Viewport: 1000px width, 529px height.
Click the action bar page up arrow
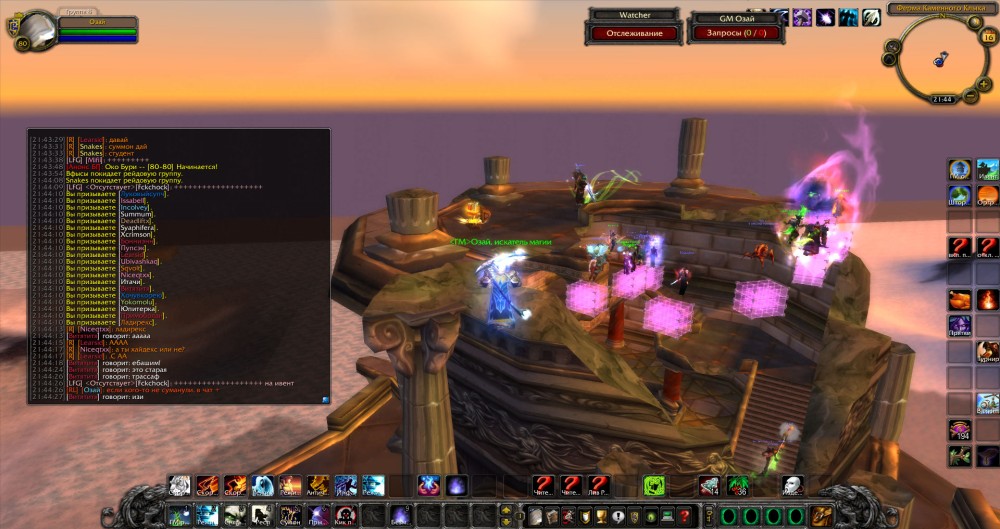tap(505, 509)
